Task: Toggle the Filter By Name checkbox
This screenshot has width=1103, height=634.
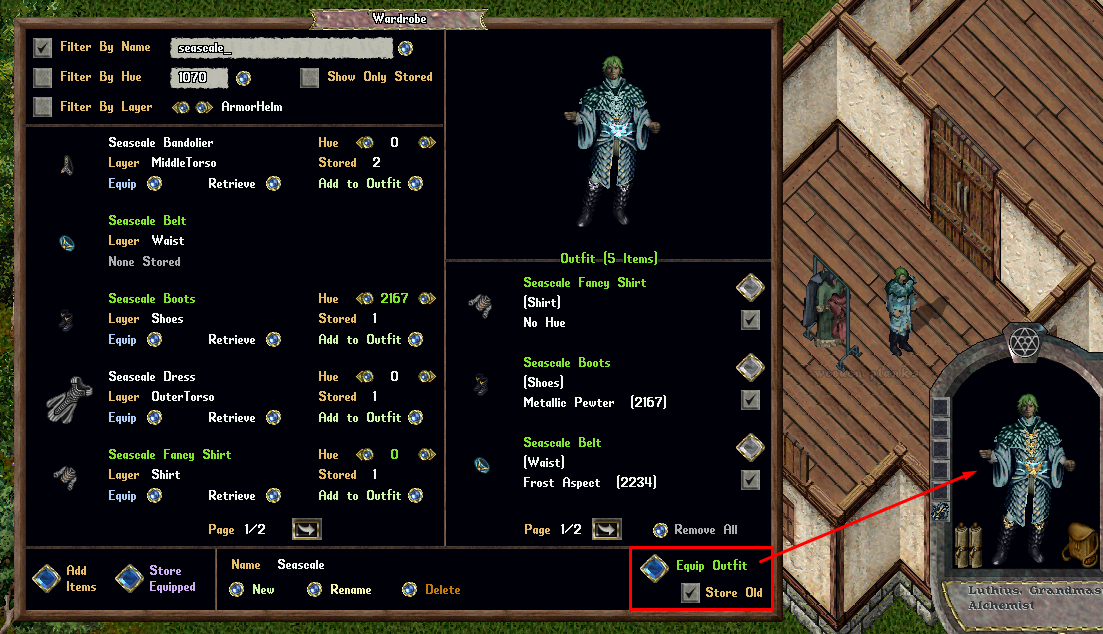Action: 43,47
